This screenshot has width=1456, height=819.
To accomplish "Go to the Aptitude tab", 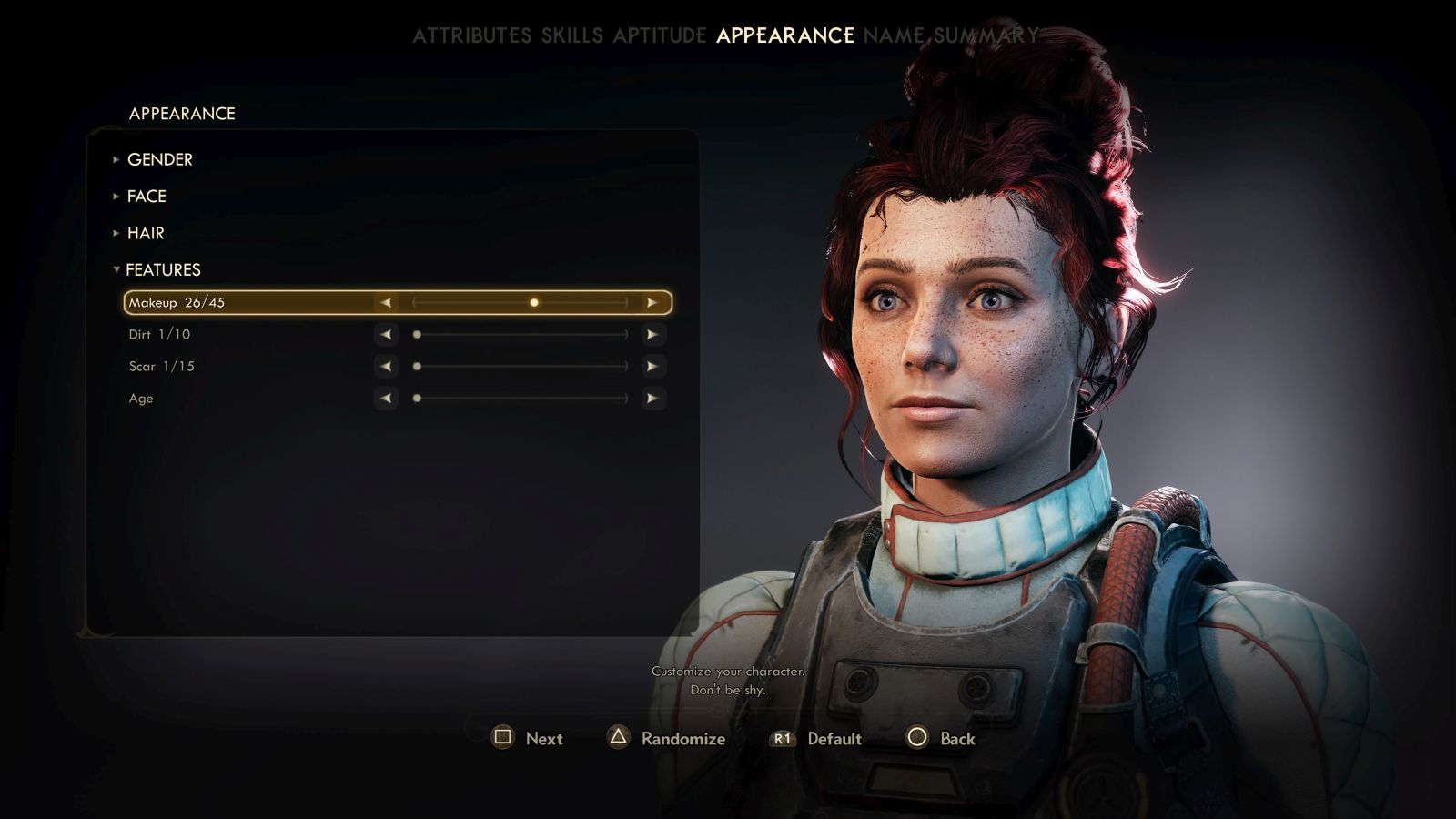I will coord(659,35).
